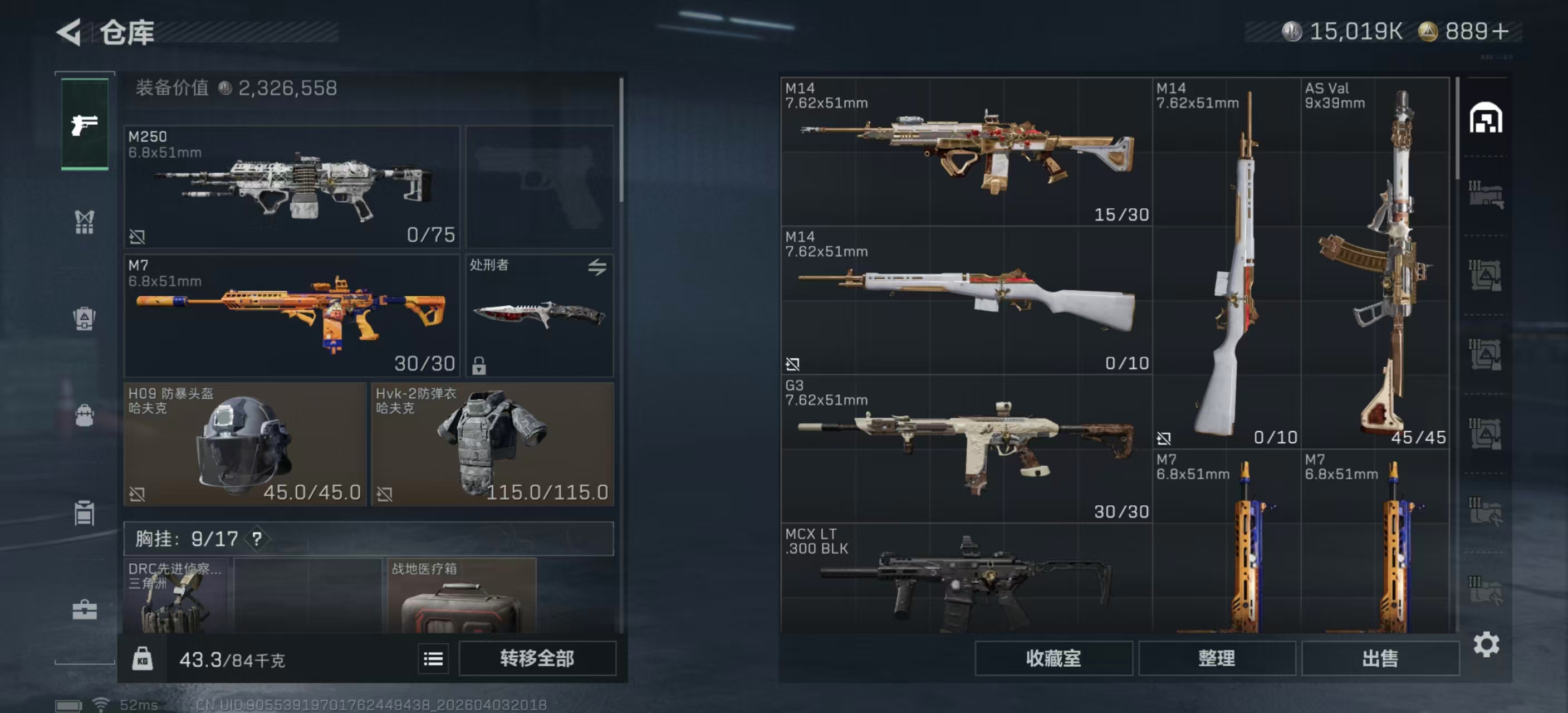Select the equipped orange M7 rifle
Viewport: 1568px width, 713px height.
292,315
